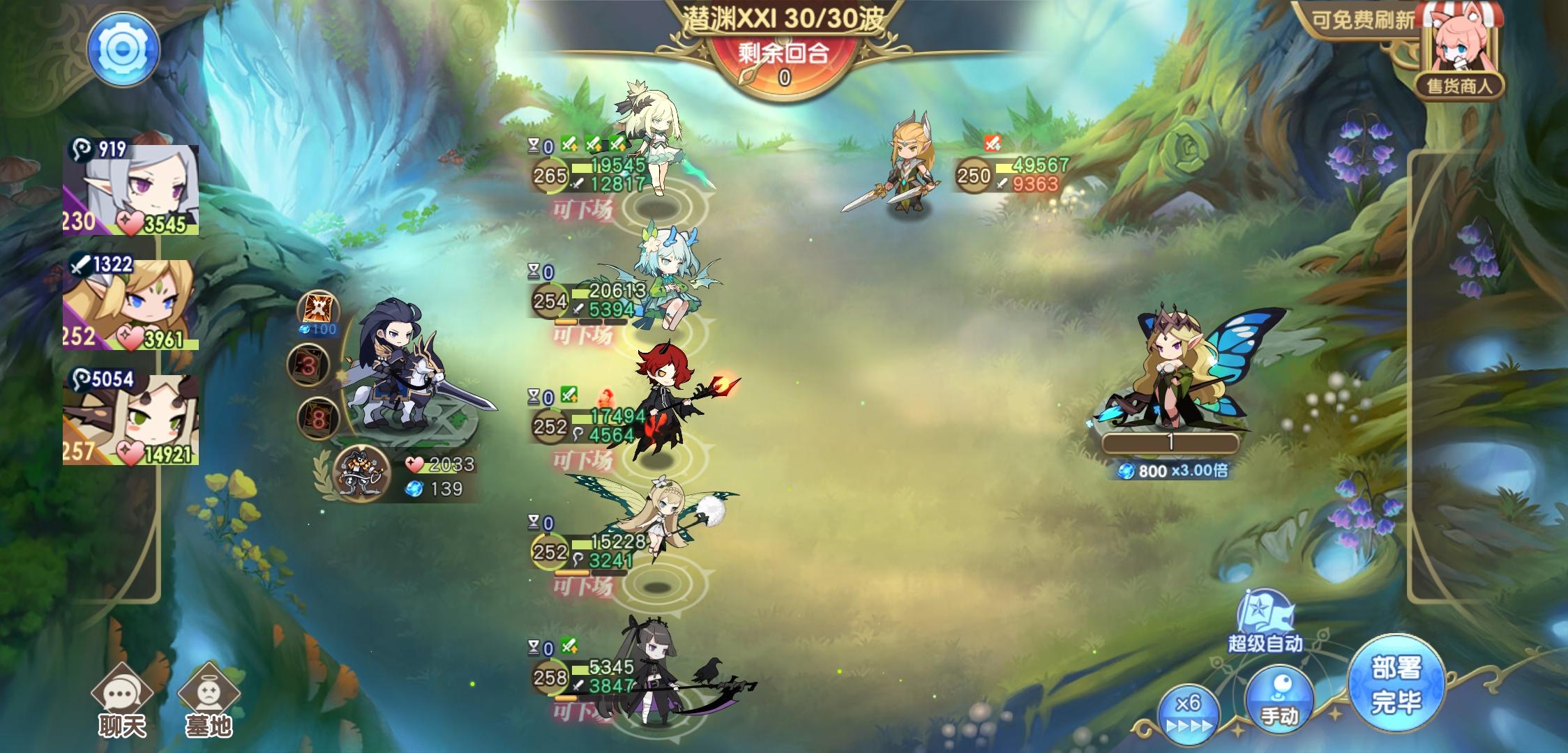The image size is (1568, 753).
Task: Select the skill card numbered 3
Action: click(x=308, y=365)
